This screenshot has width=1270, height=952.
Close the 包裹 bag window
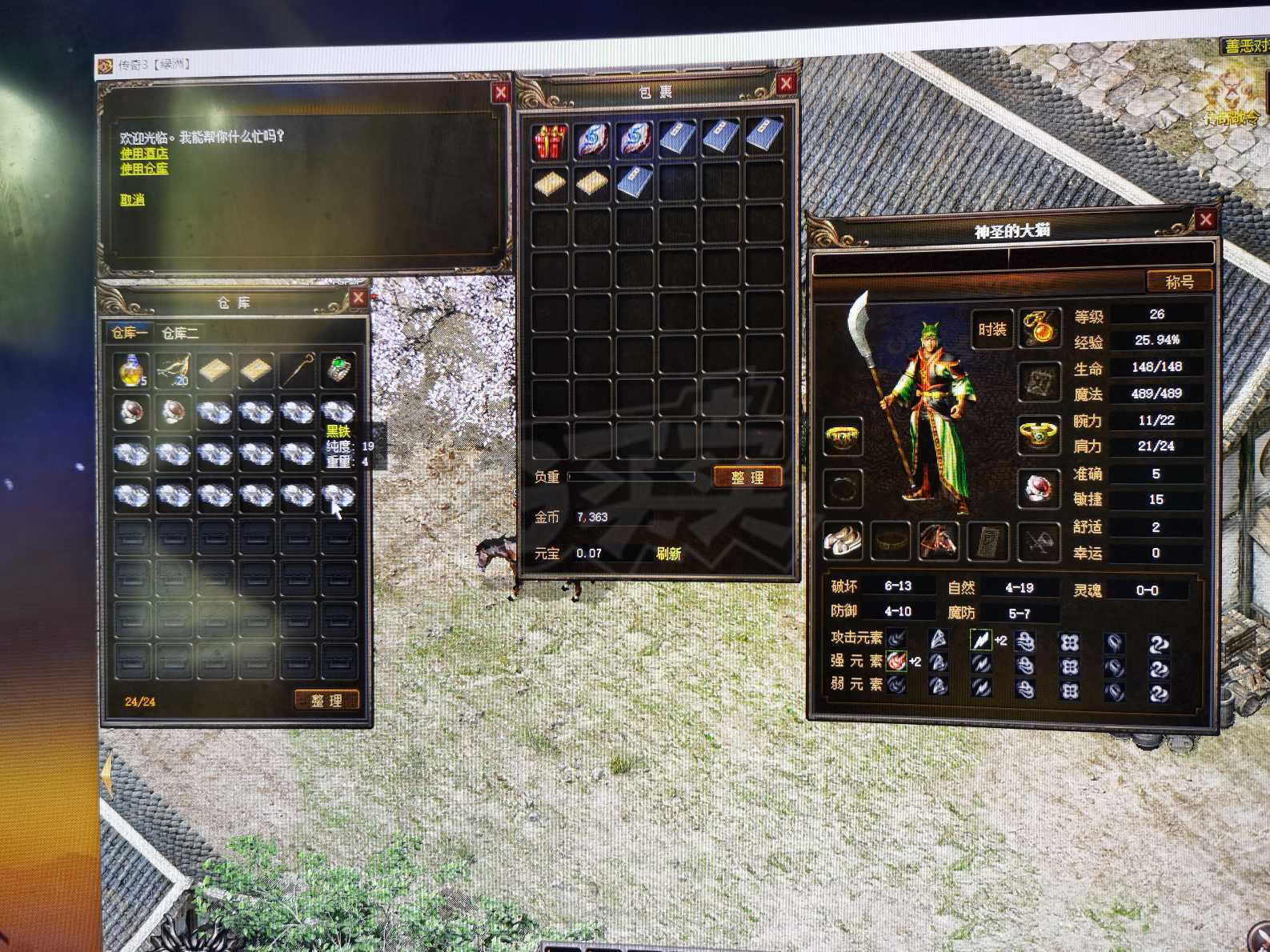point(786,84)
